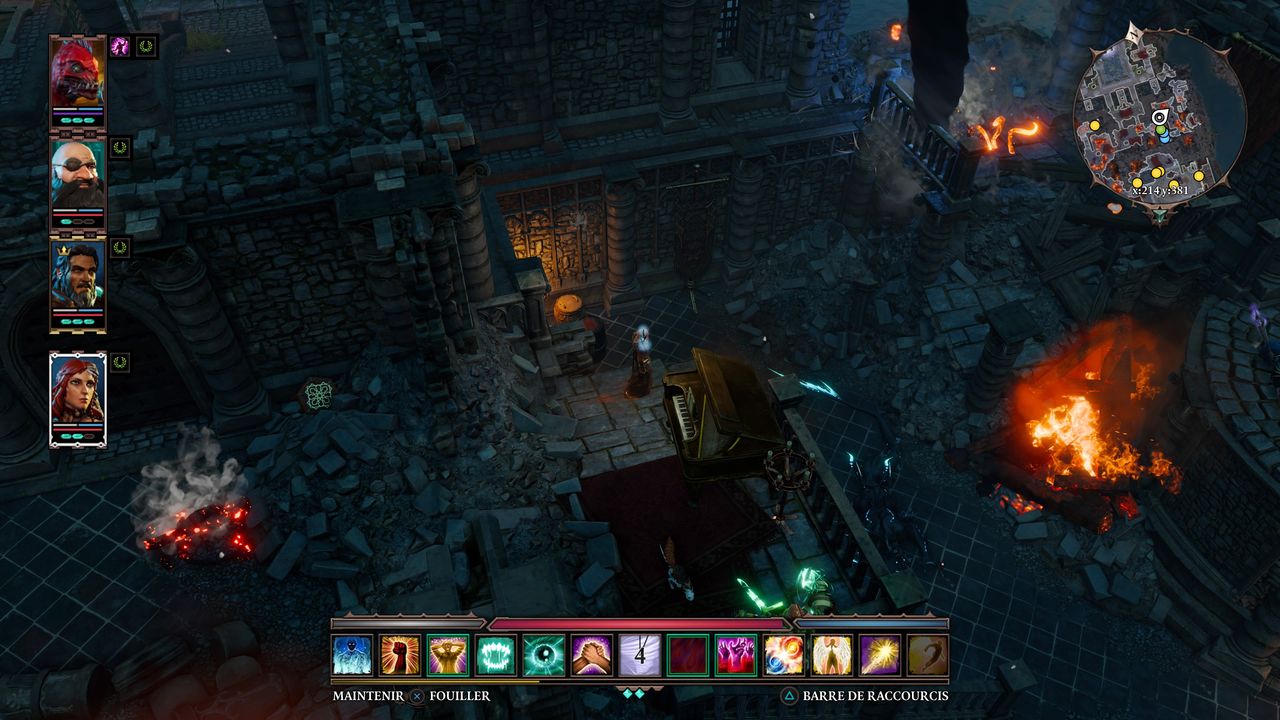Select the eyepatch dwarf party portrait
1280x720 pixels.
point(77,176)
